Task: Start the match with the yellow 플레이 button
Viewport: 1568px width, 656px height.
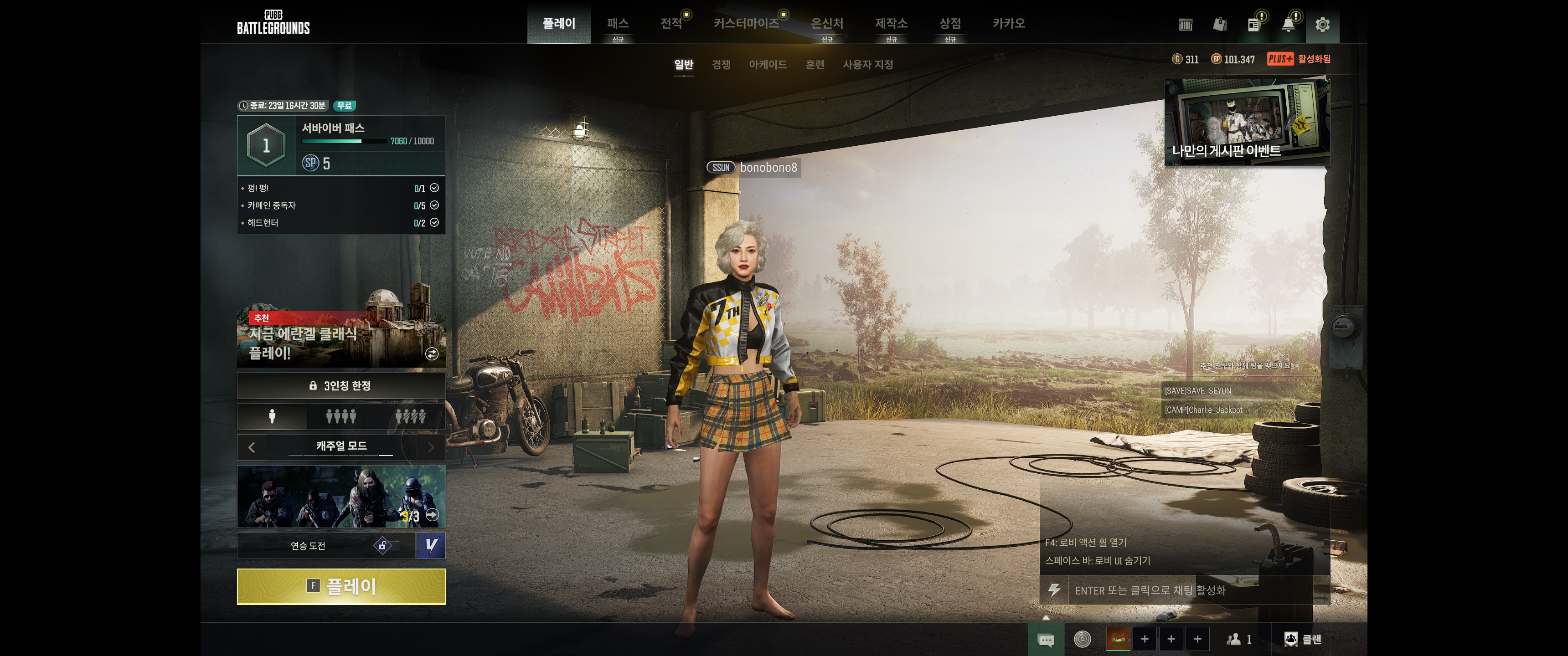Action: click(341, 586)
